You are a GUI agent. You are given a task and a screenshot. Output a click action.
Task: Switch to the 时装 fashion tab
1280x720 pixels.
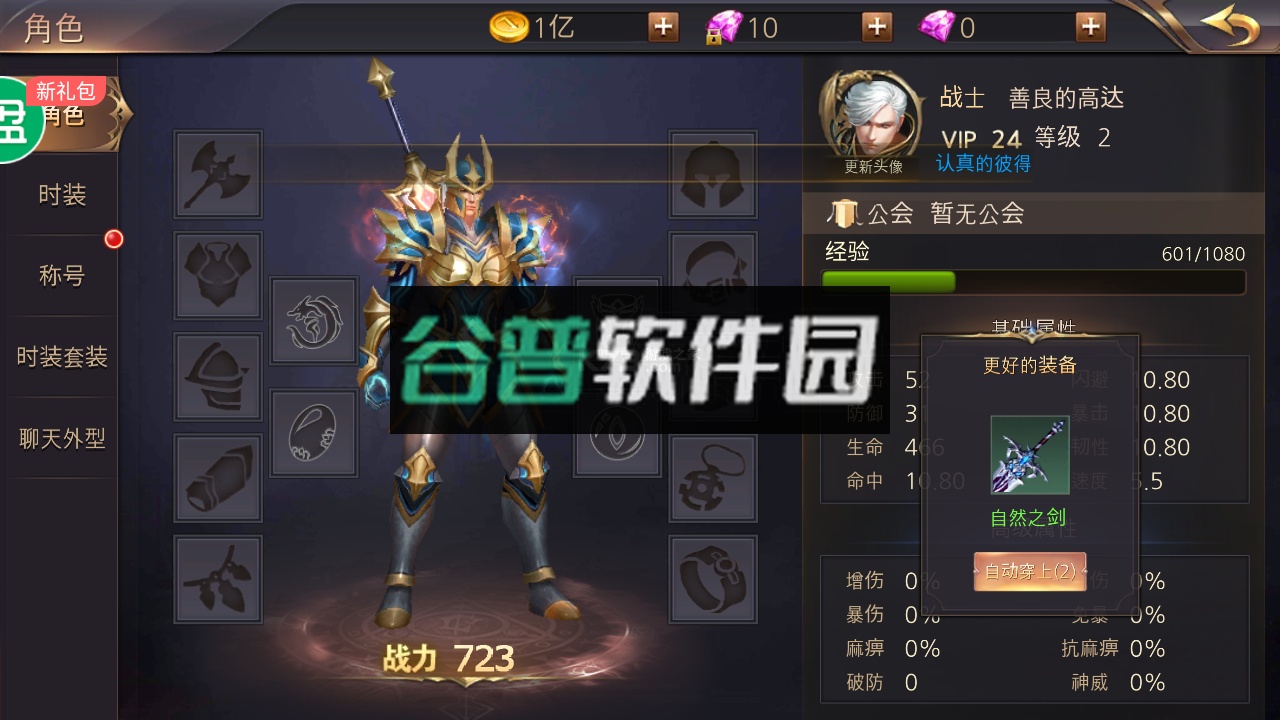tap(62, 195)
